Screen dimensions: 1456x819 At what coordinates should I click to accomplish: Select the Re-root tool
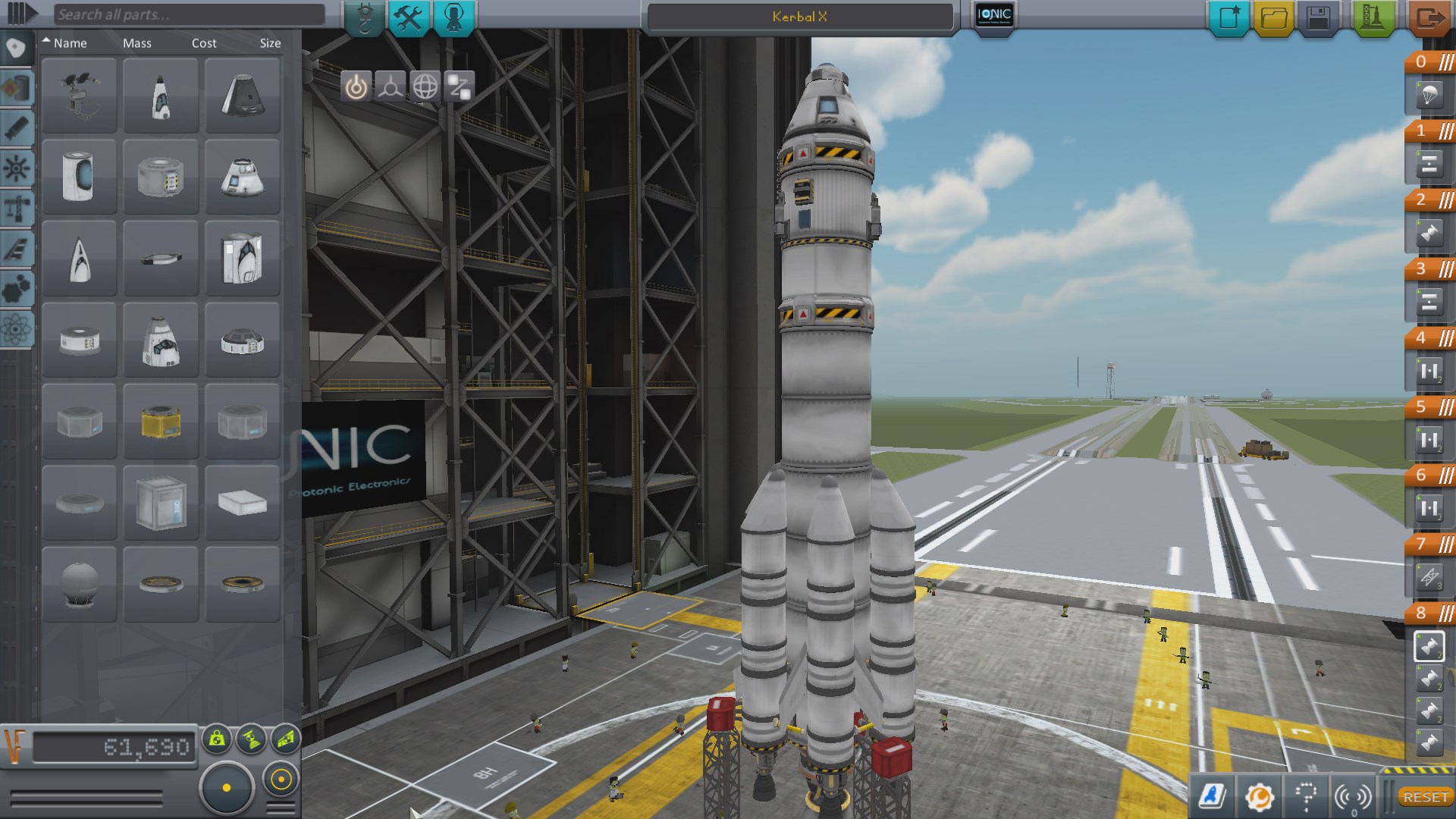[x=459, y=86]
